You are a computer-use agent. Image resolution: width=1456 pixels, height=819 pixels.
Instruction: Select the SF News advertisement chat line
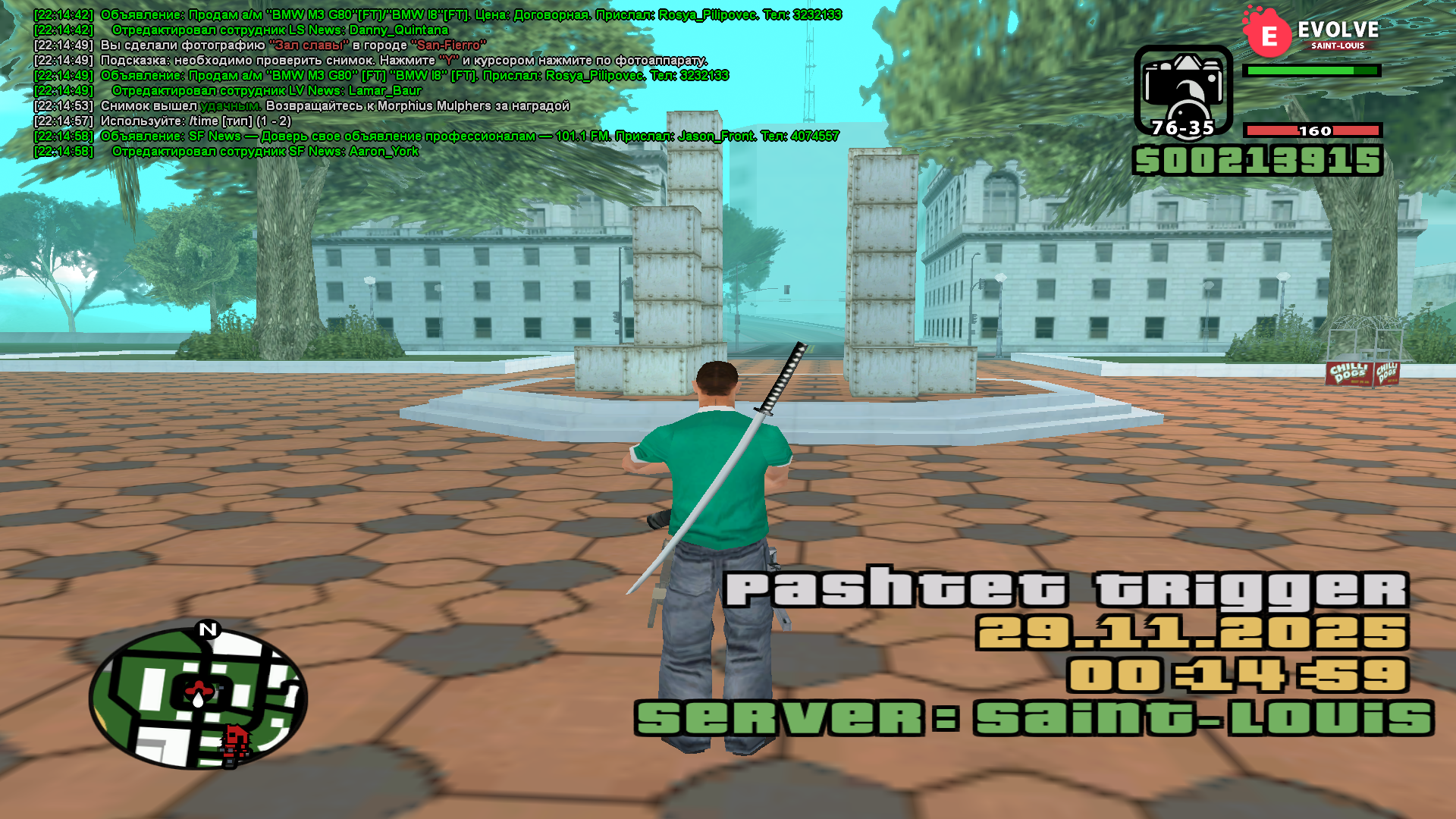point(469,136)
